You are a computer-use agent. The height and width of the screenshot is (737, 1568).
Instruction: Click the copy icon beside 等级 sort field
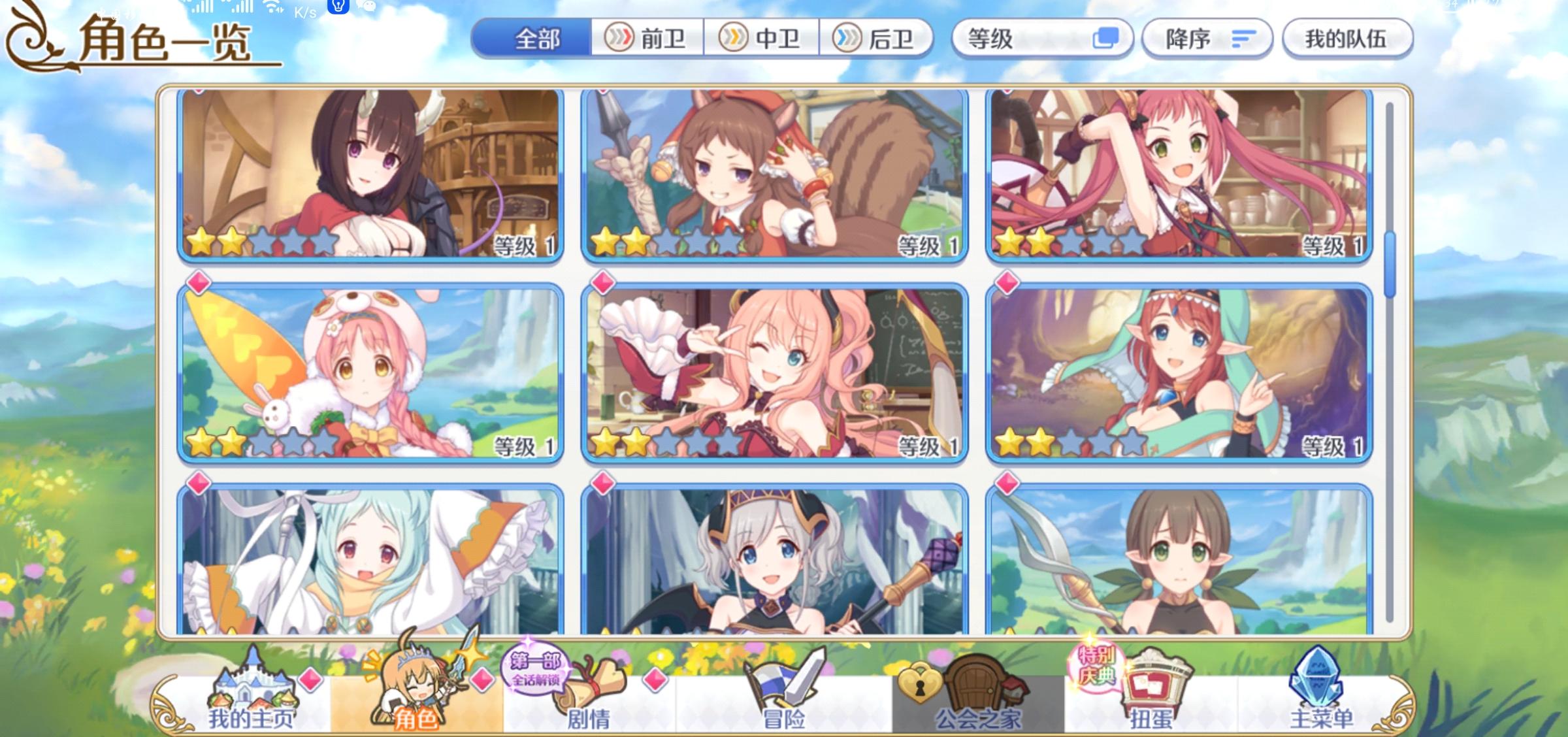pyautogui.click(x=1105, y=39)
